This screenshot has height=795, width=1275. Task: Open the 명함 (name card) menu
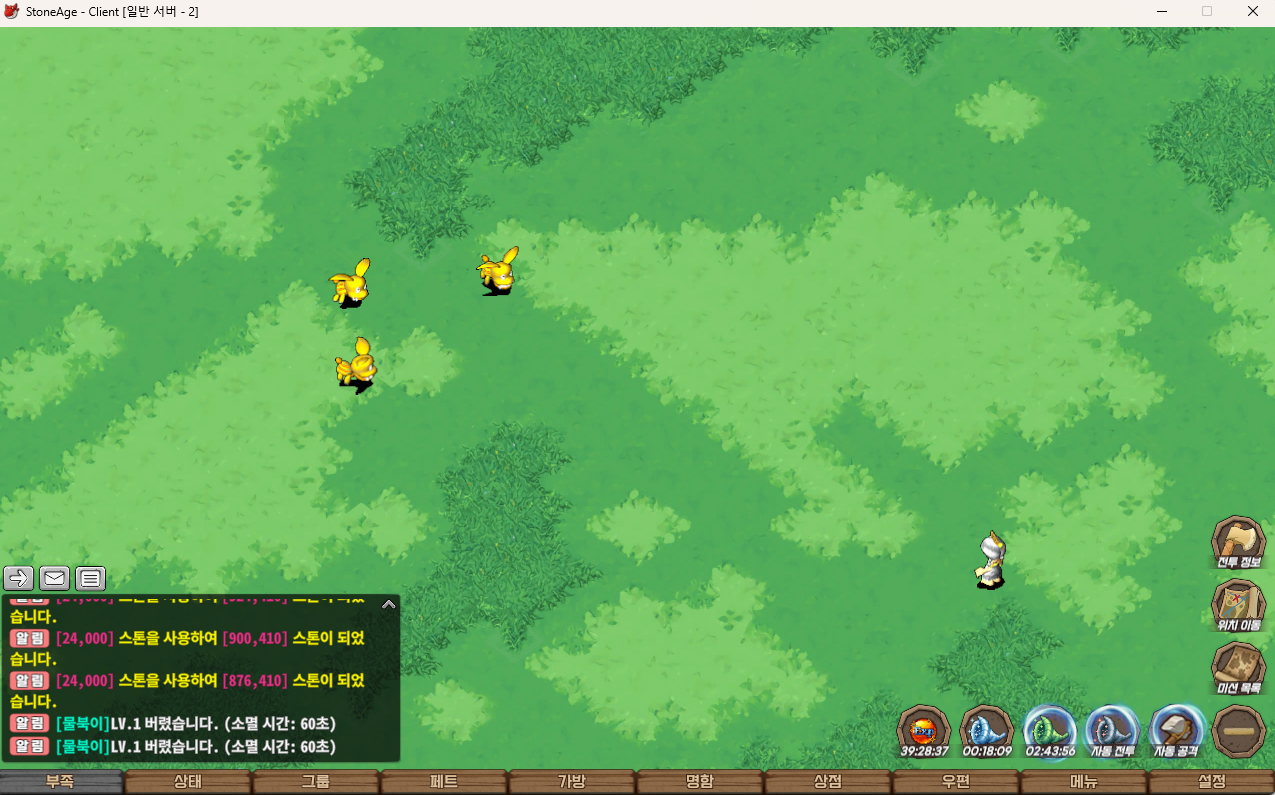[700, 782]
